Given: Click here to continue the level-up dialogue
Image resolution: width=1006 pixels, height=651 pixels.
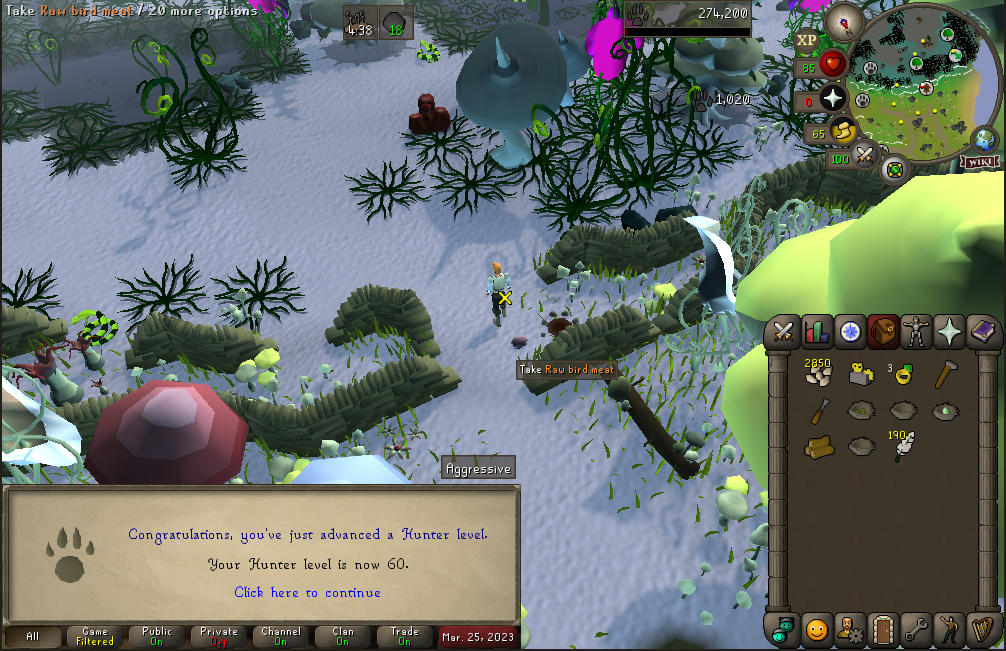Looking at the screenshot, I should pyautogui.click(x=307, y=593).
